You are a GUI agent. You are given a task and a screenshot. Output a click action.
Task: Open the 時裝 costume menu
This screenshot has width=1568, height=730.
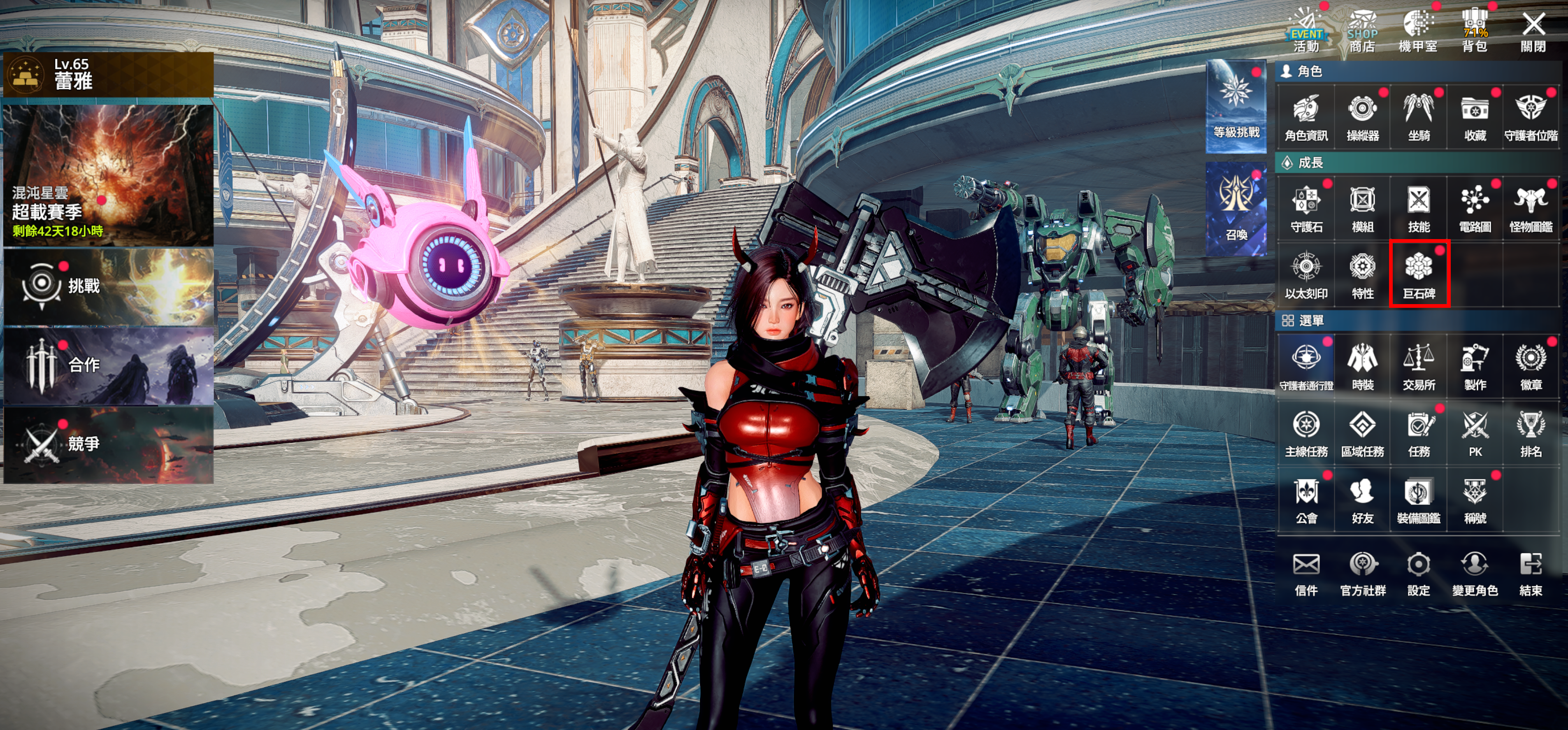tap(1362, 366)
